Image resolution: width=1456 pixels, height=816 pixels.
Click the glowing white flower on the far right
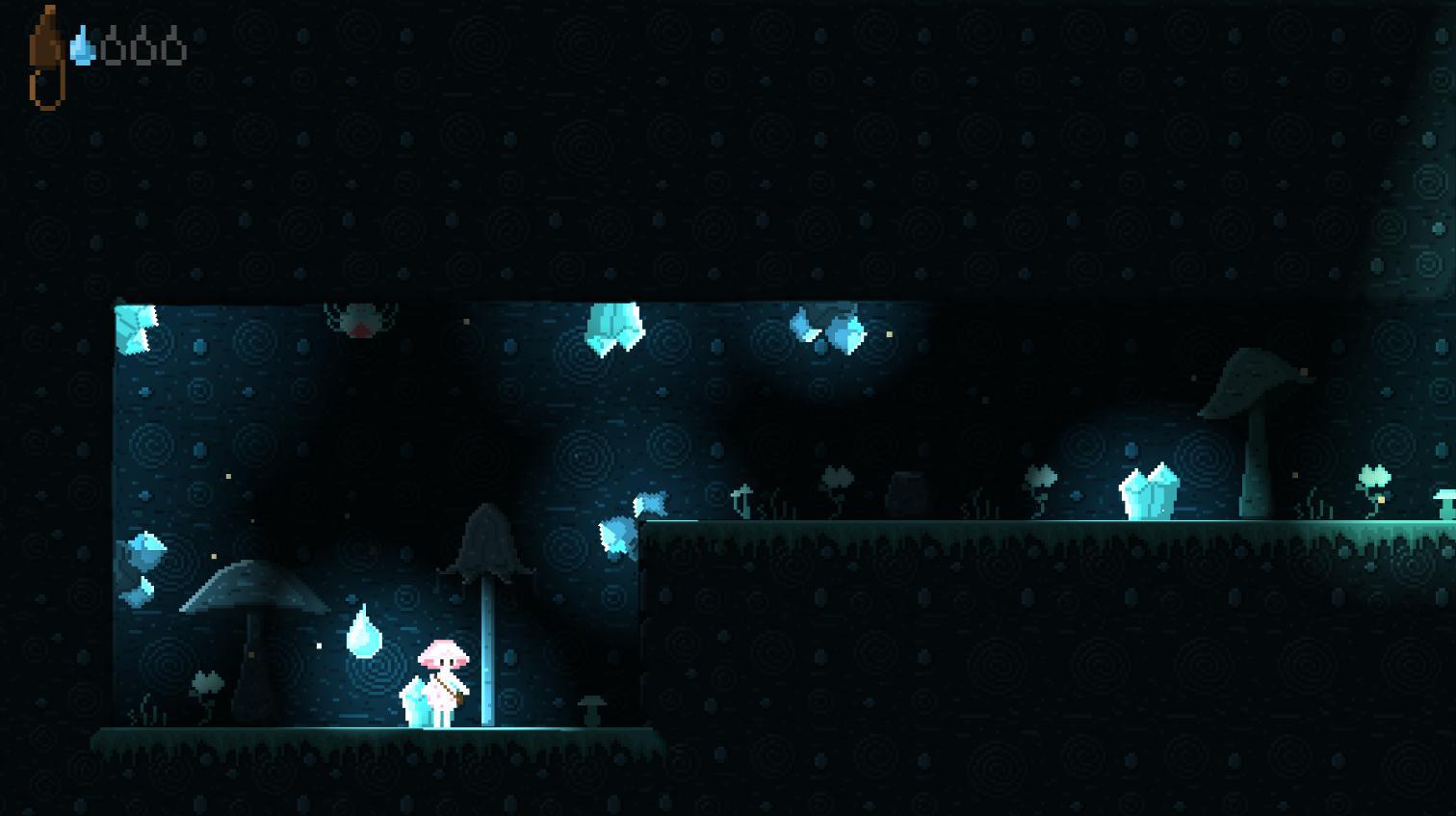[x=1375, y=477]
